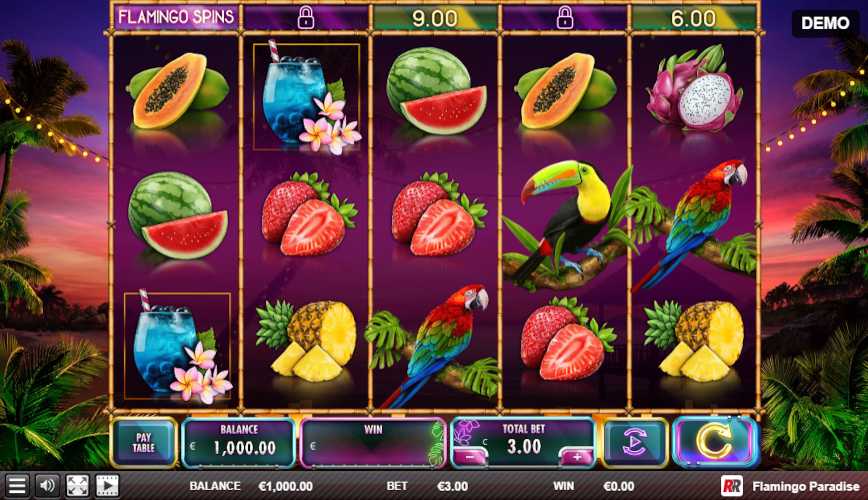Image resolution: width=868 pixels, height=500 pixels.
Task: Increase total bet with the plus button
Action: coord(578,457)
